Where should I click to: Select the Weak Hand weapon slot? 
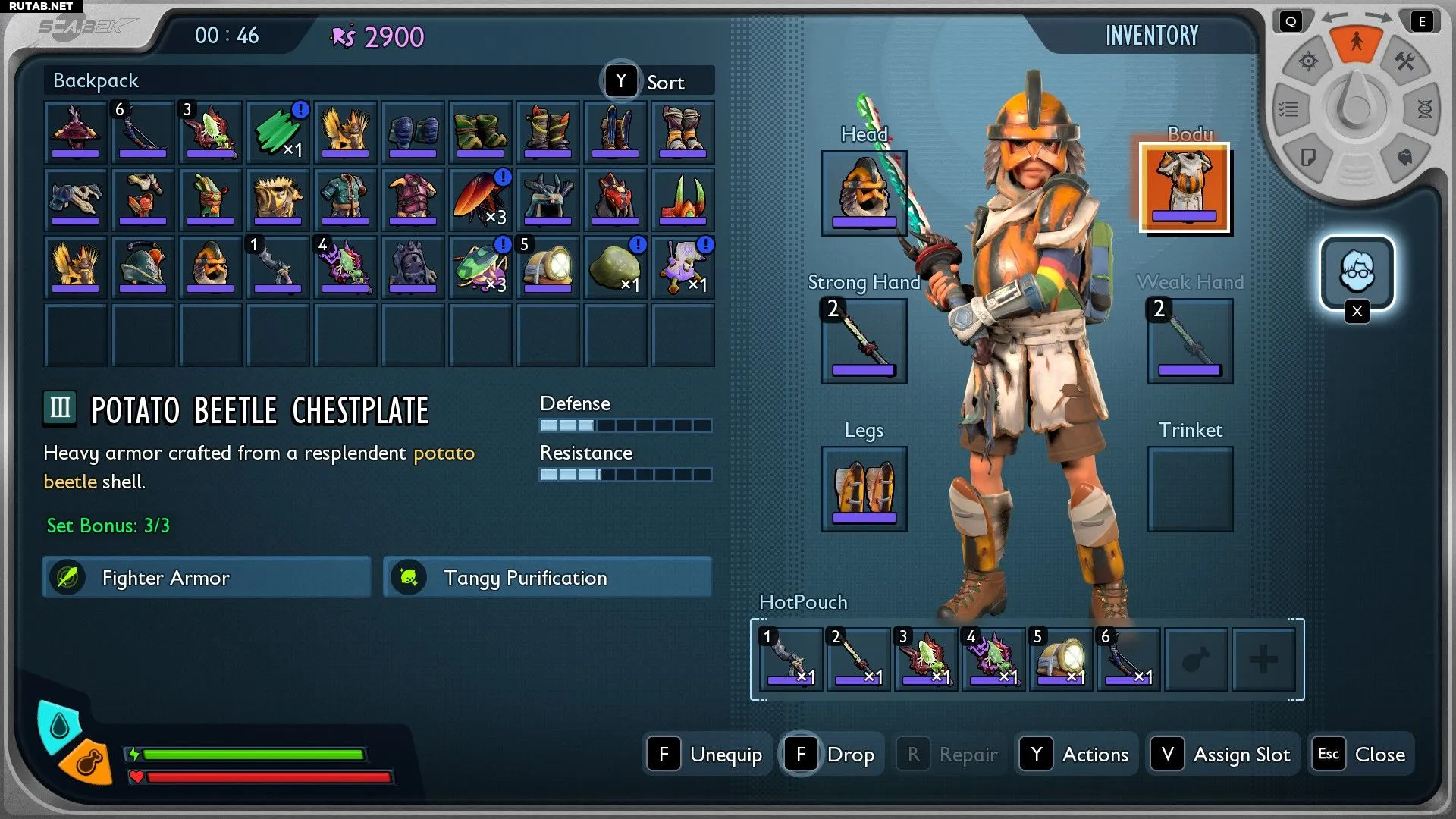[x=1189, y=340]
